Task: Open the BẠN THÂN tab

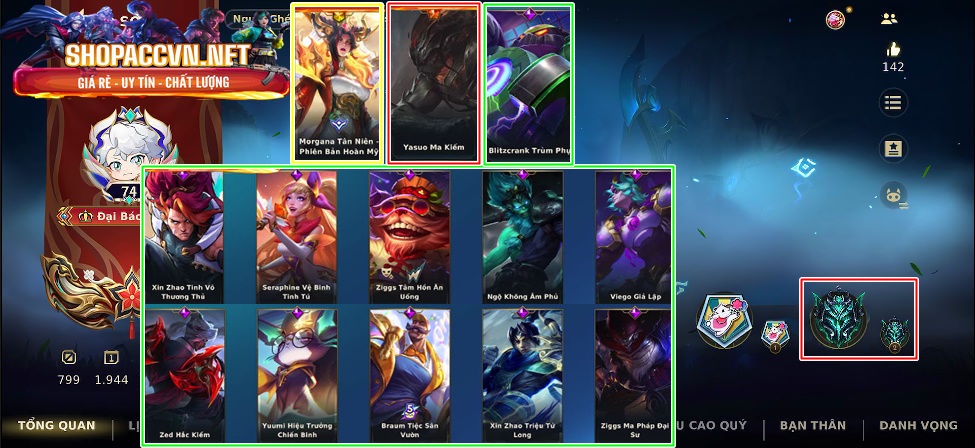Action: (x=812, y=426)
